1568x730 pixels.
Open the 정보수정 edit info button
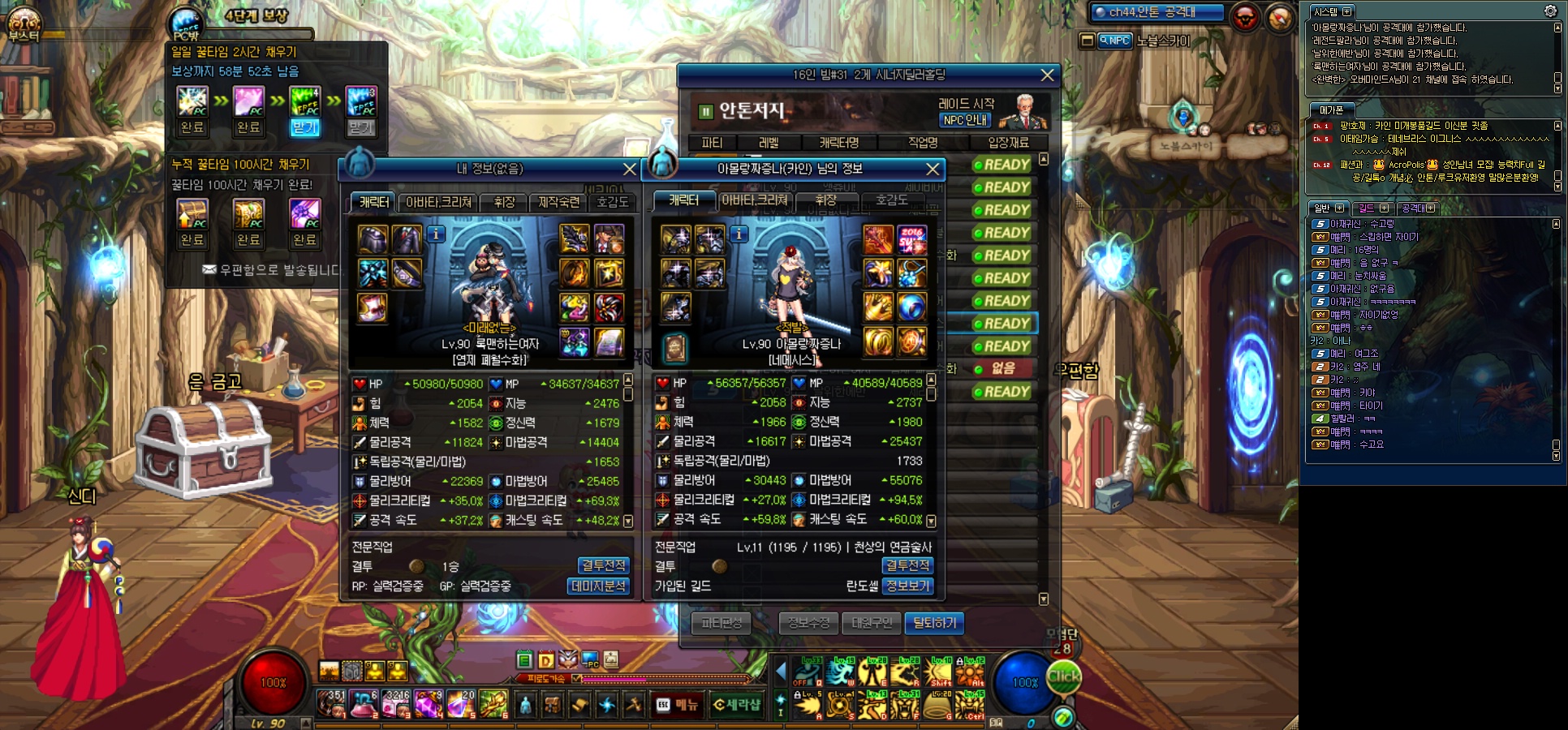808,623
